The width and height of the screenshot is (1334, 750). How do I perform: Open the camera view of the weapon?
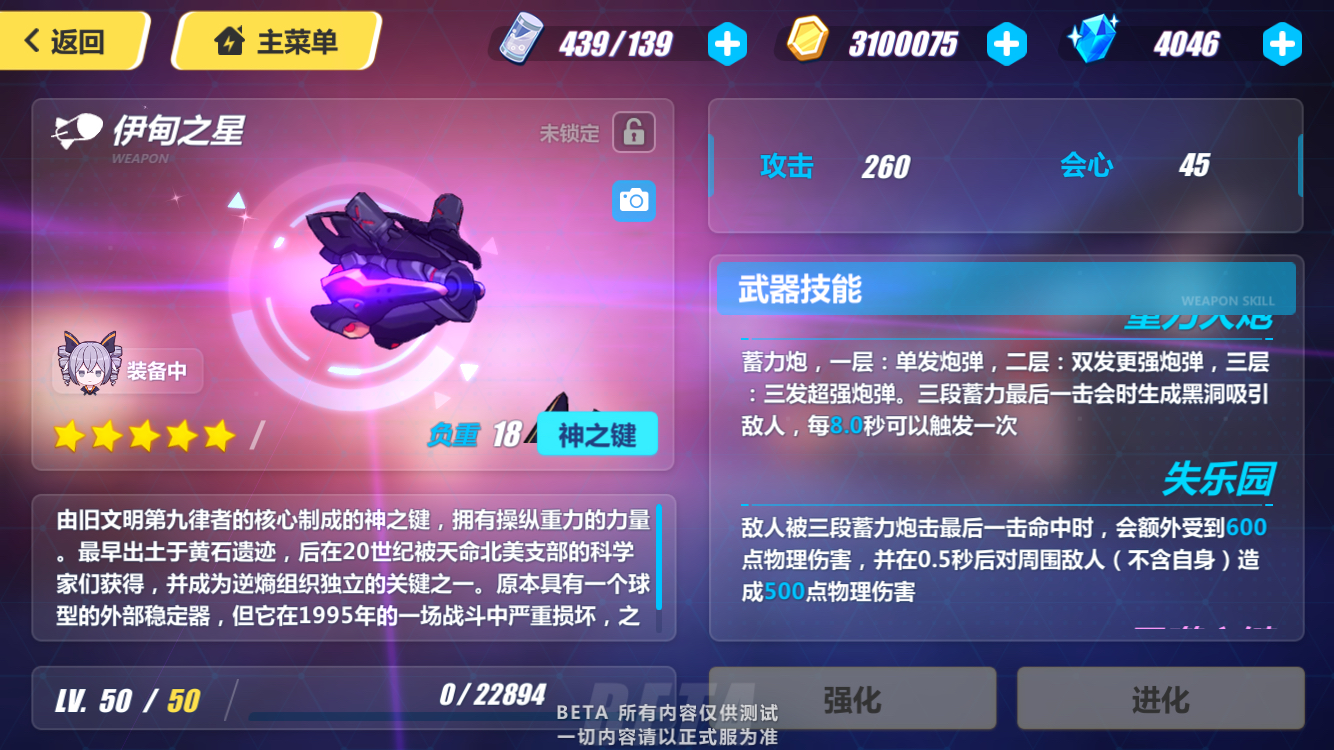(633, 201)
